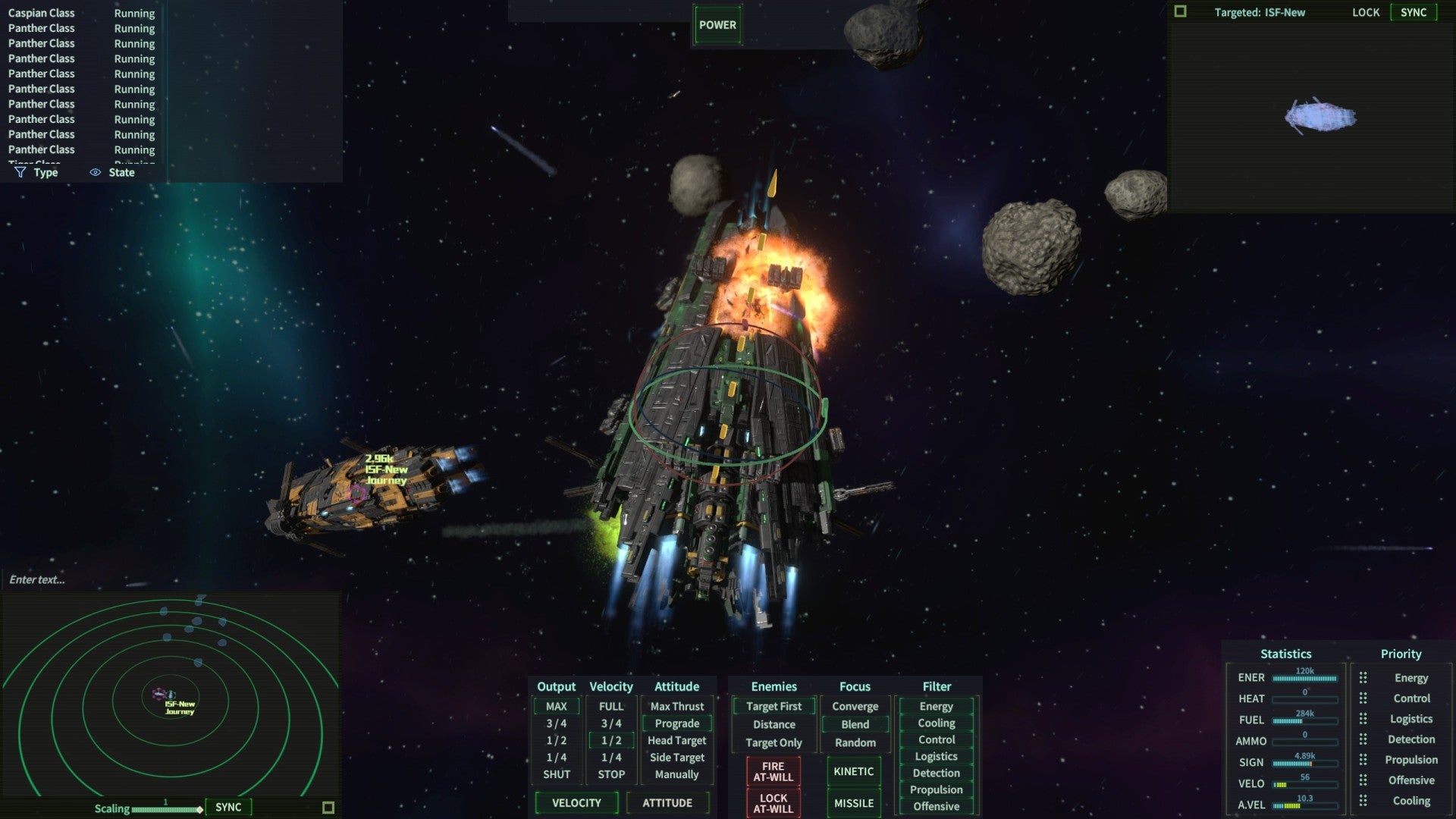This screenshot has width=1456, height=819.
Task: Click the LOCK target button
Action: [1365, 12]
